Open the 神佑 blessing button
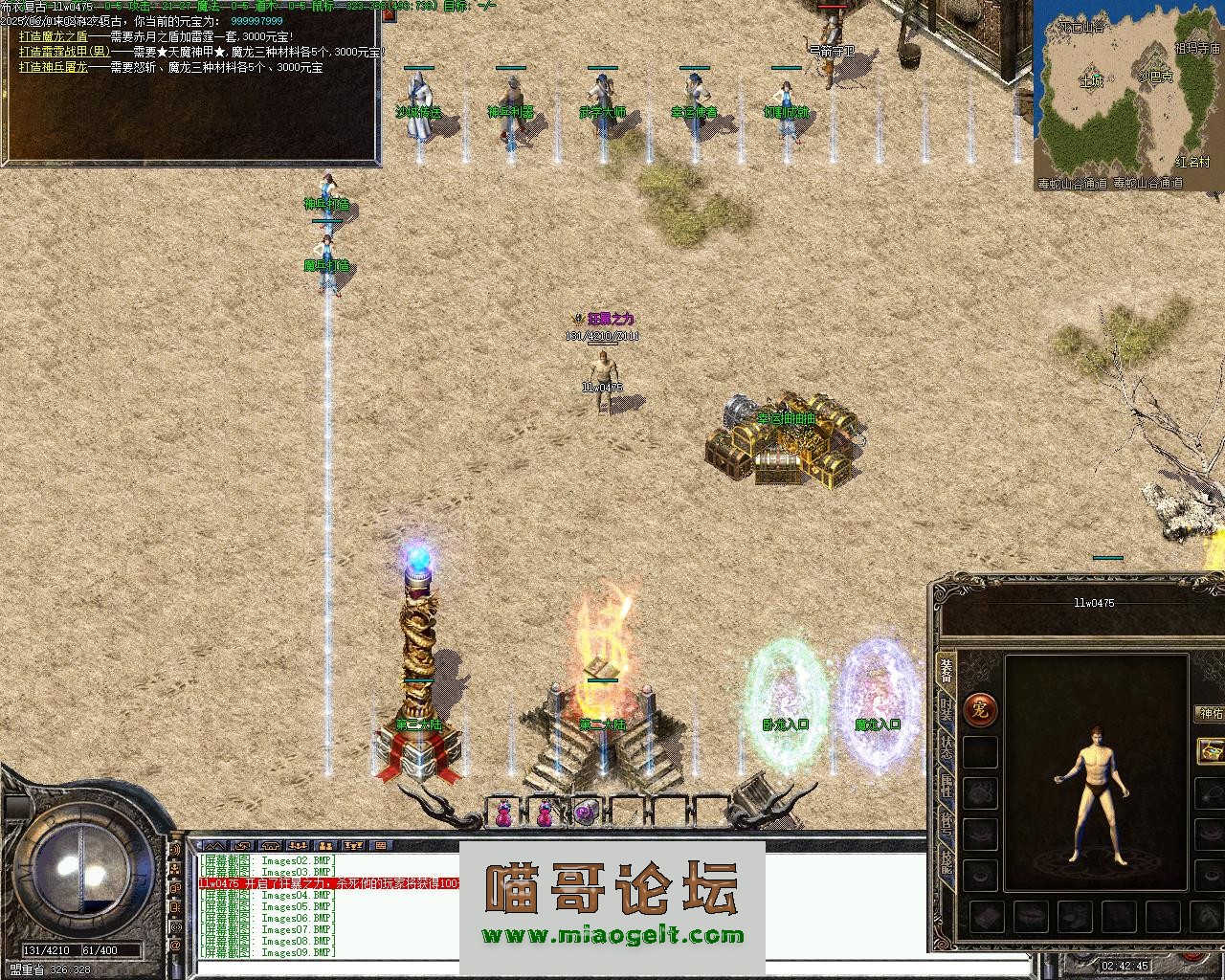1225x980 pixels. tap(1210, 713)
